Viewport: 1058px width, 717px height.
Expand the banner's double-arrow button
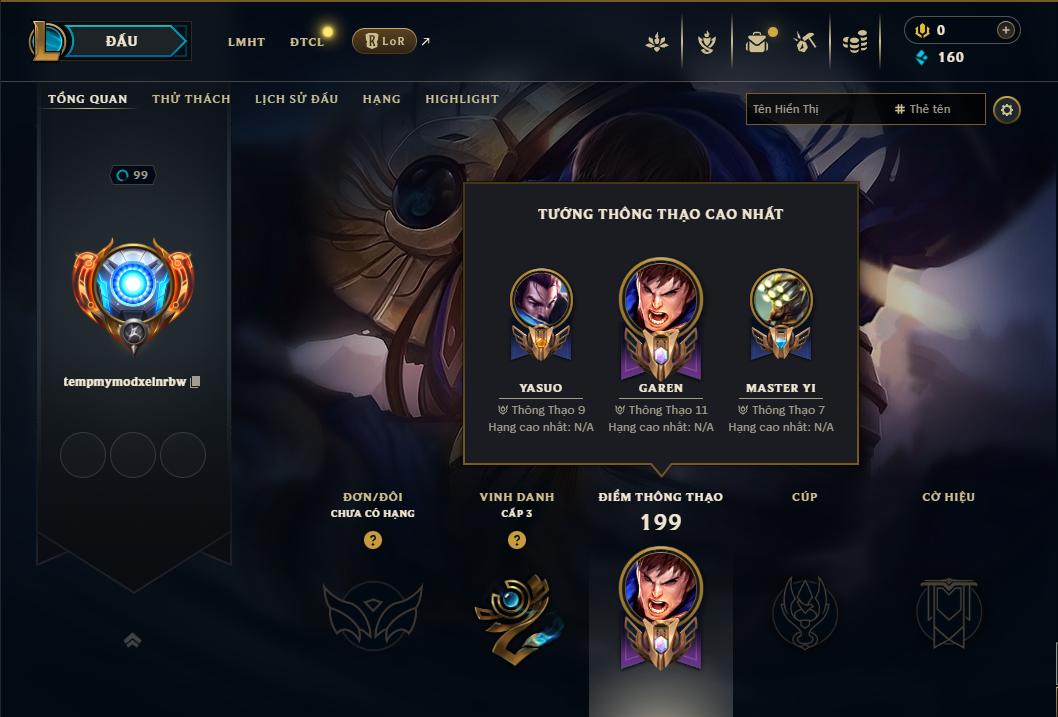(132, 640)
